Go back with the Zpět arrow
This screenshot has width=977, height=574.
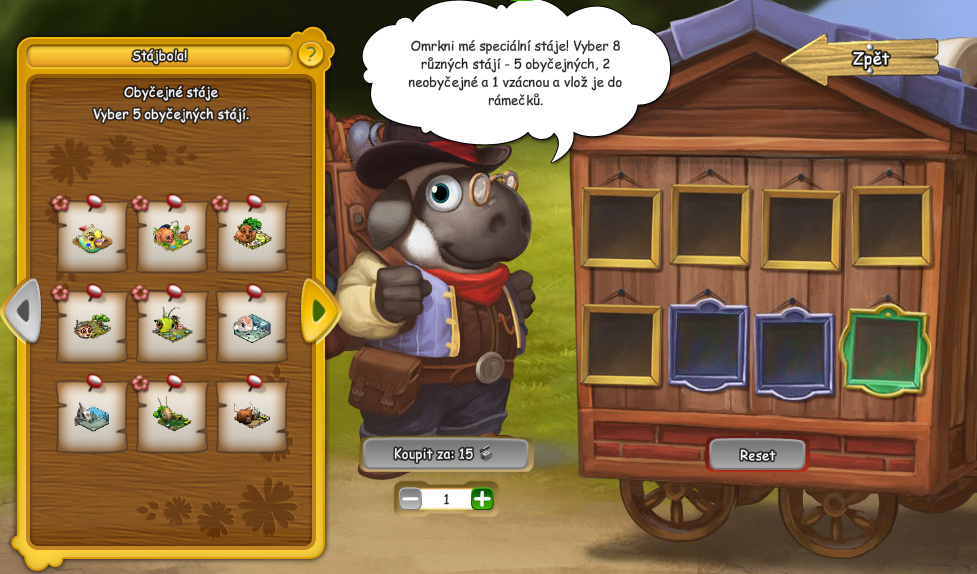tap(862, 59)
